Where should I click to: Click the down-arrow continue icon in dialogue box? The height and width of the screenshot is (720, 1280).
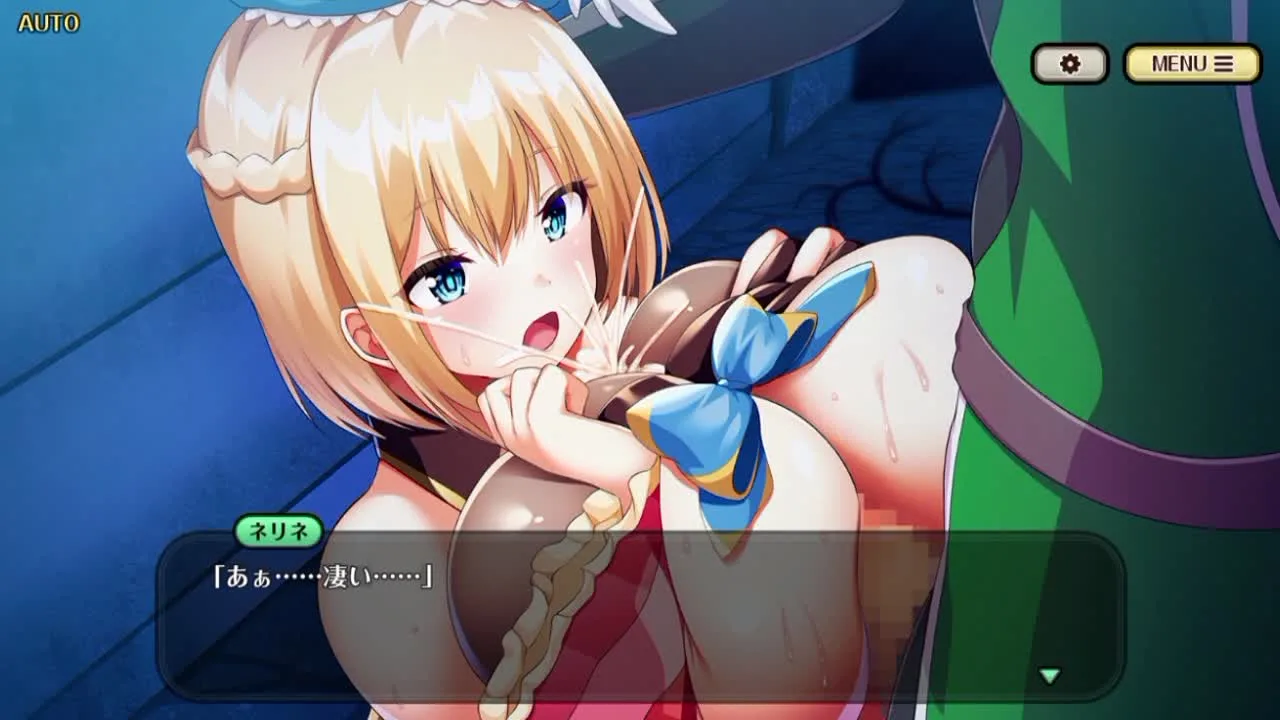point(1048,675)
